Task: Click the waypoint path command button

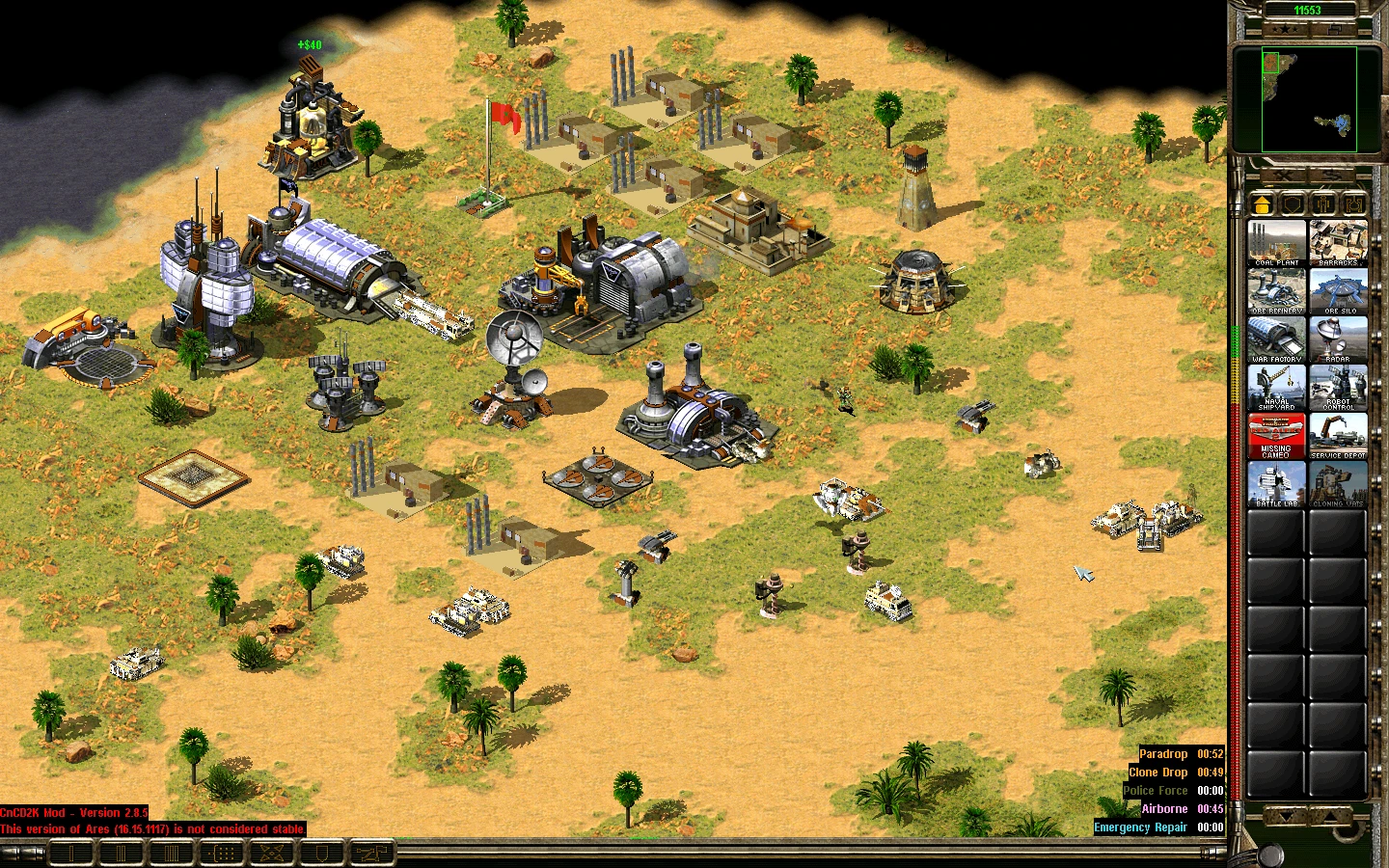Action: 369,853
